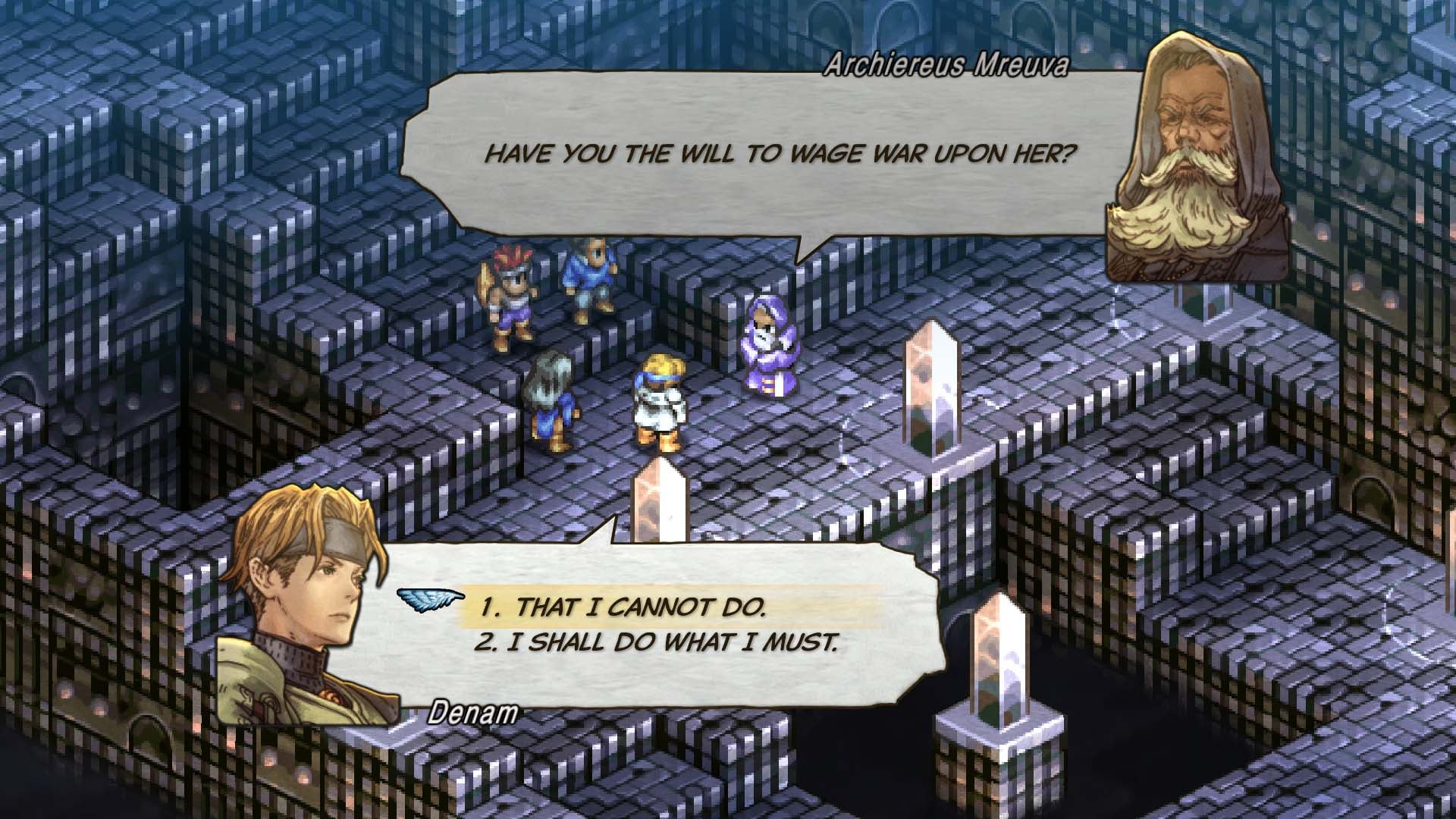Click the speech bubble pointer tail

[x=800, y=243]
